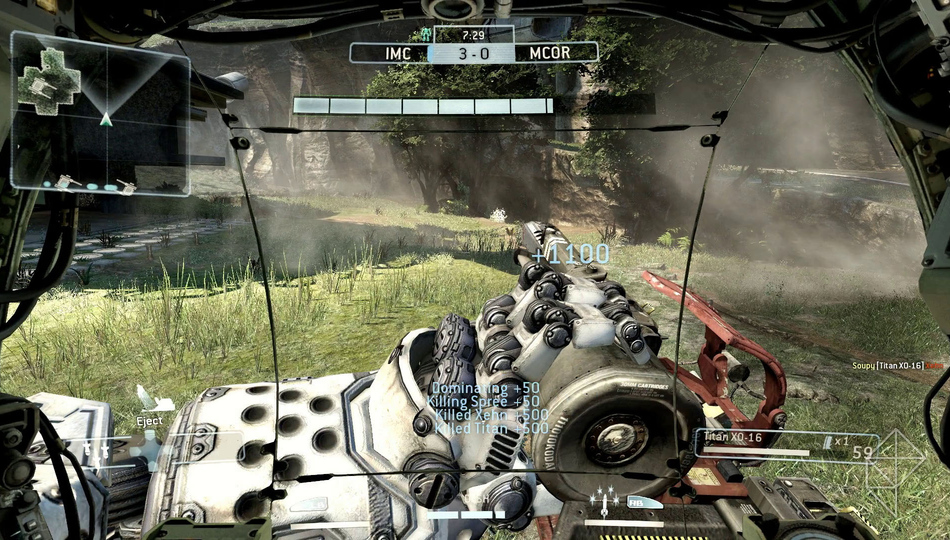Screen dimensions: 950x540
Task: Open the minimap radar panel
Action: [100, 112]
